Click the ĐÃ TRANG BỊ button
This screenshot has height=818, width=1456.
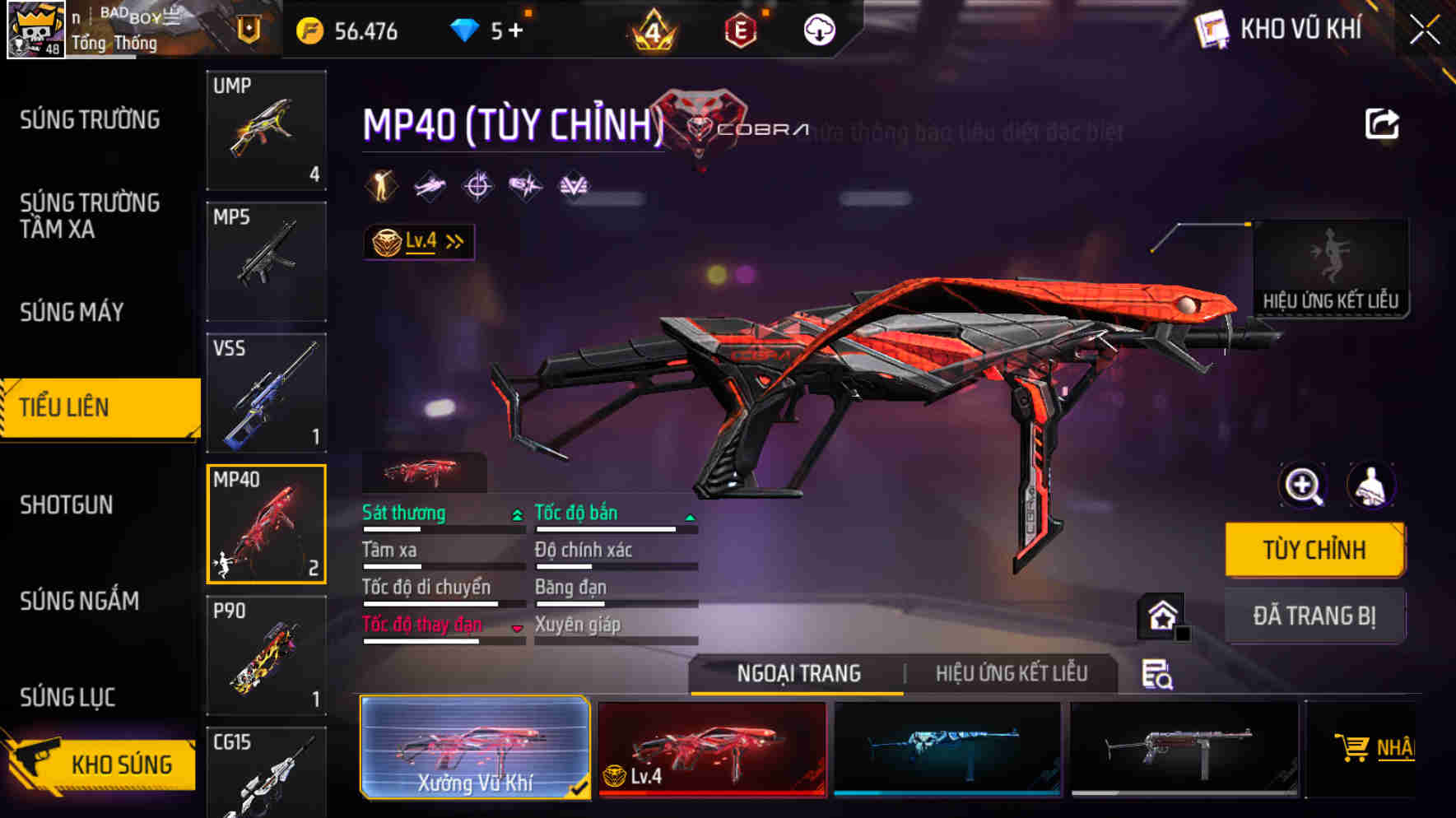click(x=1314, y=616)
